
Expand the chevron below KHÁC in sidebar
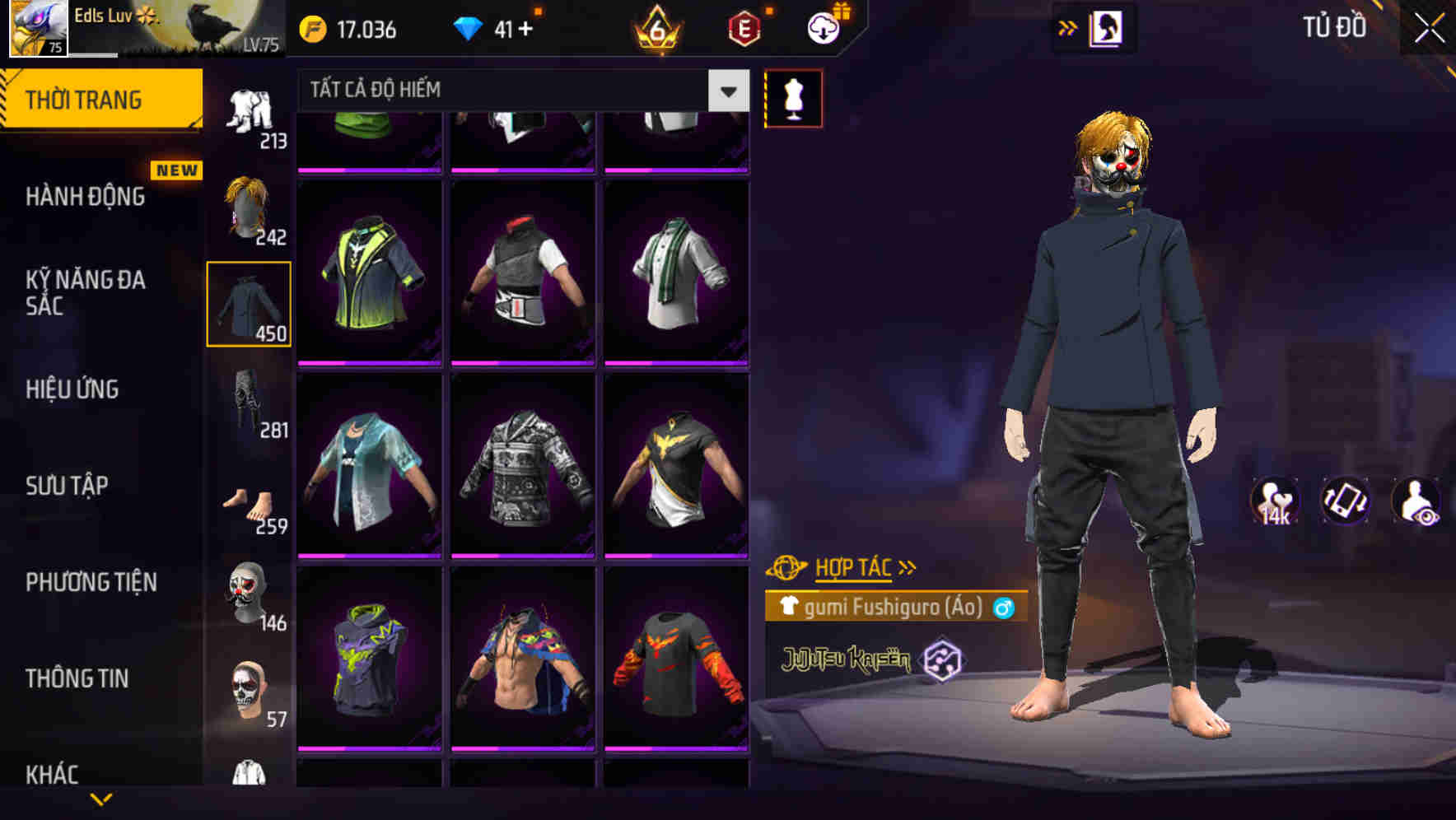click(x=101, y=800)
